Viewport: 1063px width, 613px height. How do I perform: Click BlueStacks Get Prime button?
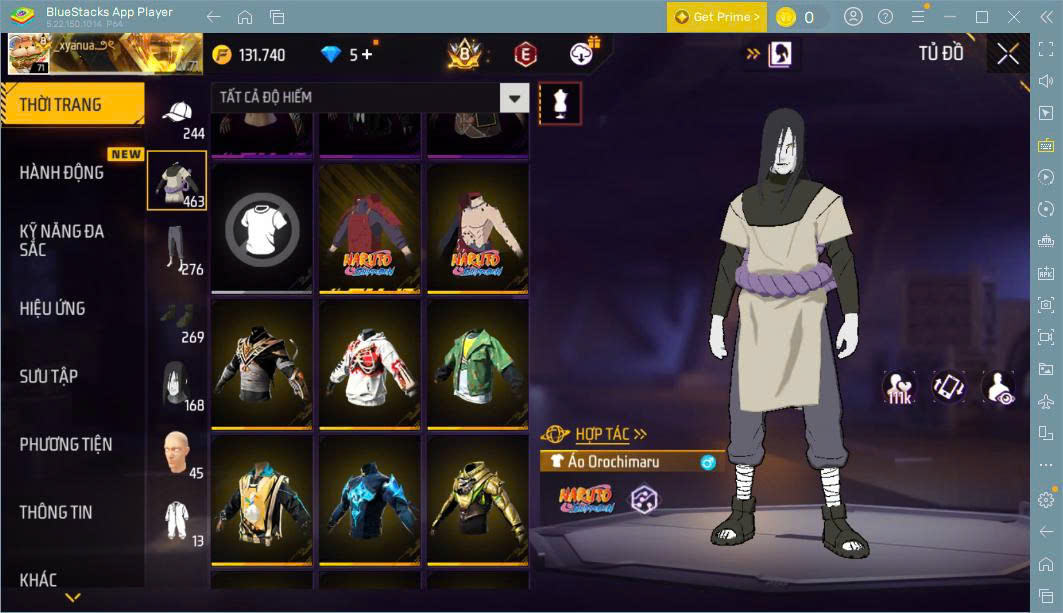716,17
